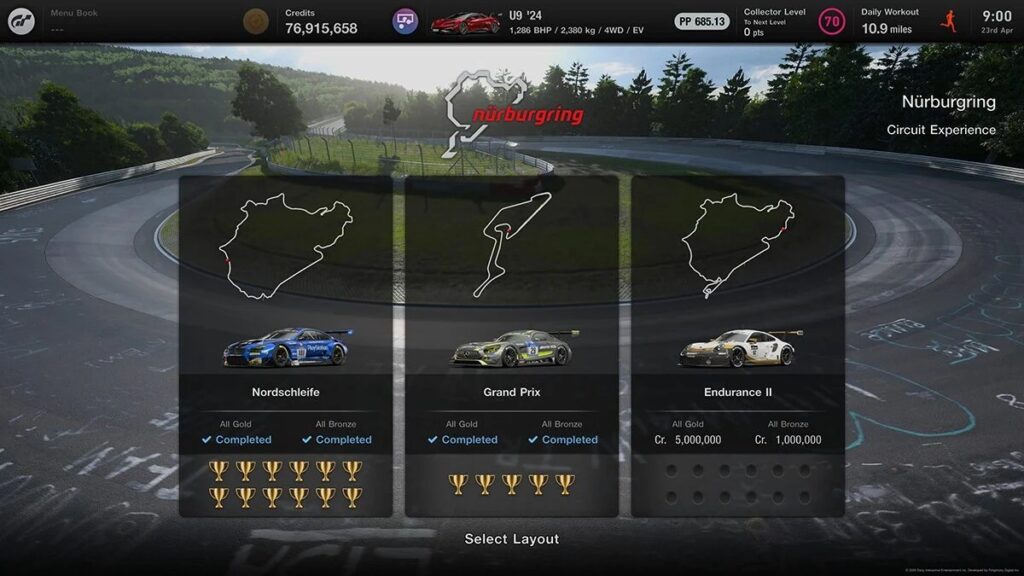Viewport: 1024px width, 576px height.
Task: Select the Nordschleife layout card
Action: [286, 346]
